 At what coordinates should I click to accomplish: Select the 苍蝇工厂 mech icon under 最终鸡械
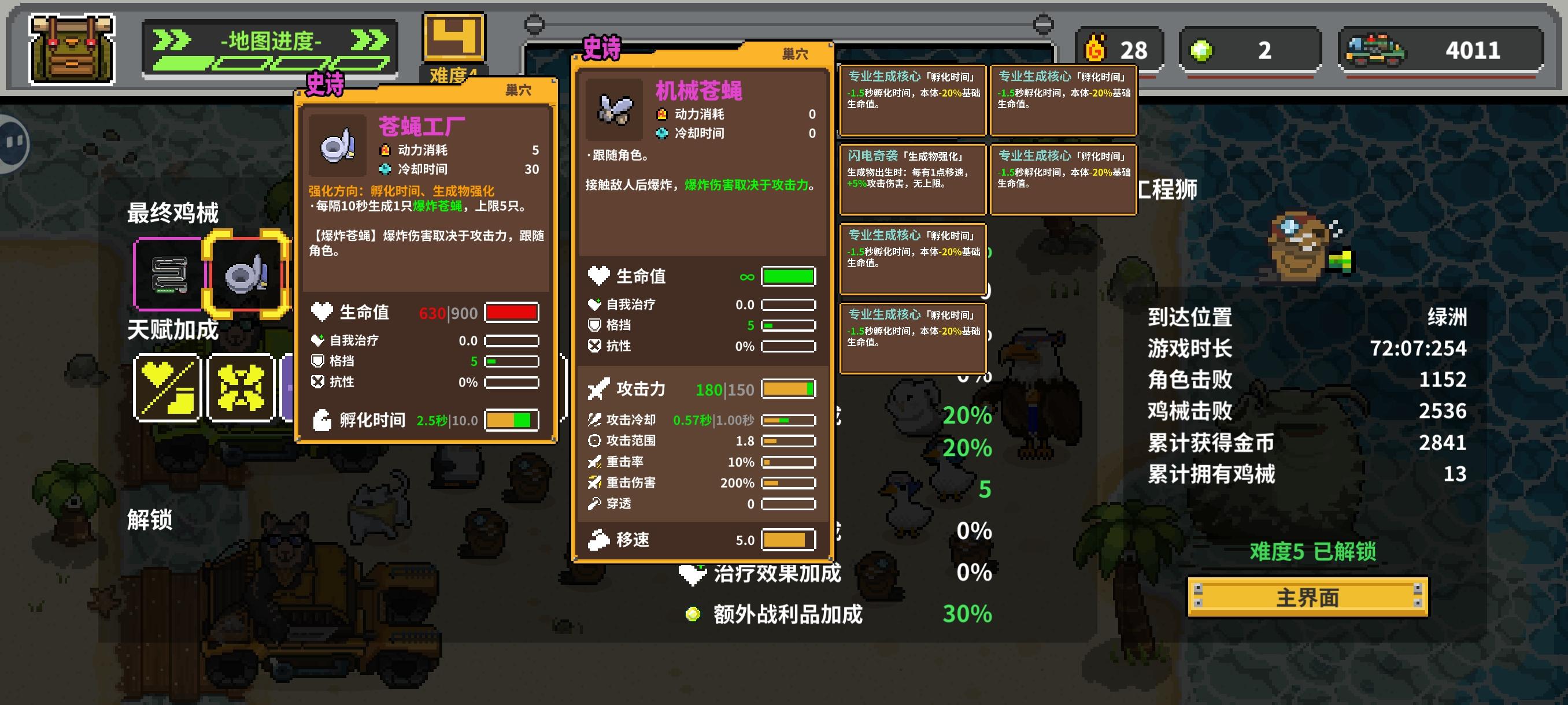[246, 274]
